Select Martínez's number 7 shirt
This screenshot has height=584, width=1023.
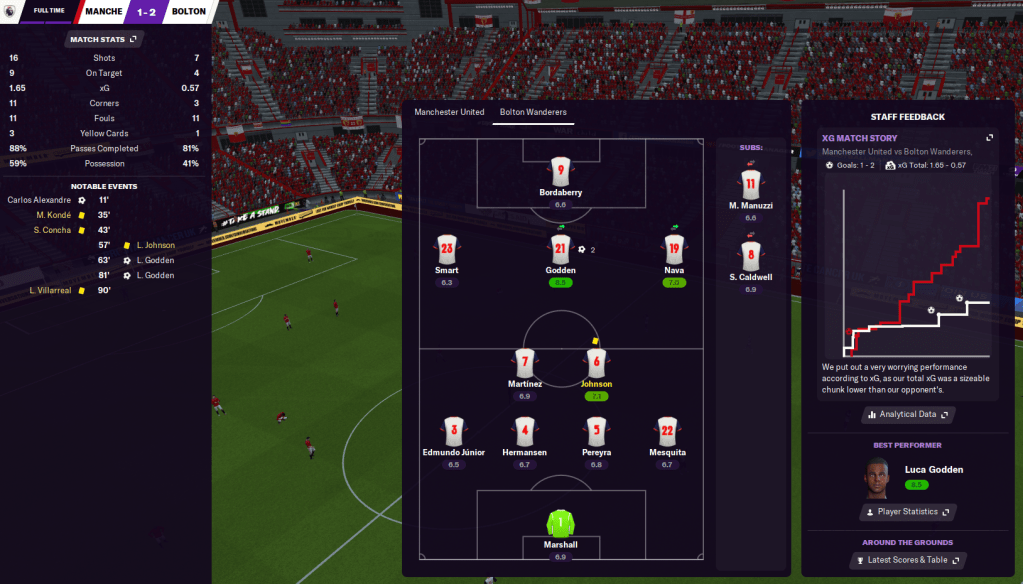(x=524, y=362)
